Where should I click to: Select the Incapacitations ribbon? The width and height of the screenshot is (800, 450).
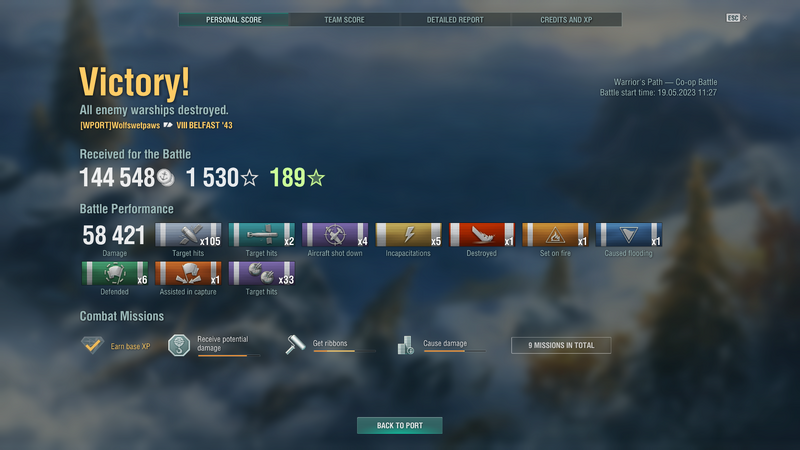408,235
